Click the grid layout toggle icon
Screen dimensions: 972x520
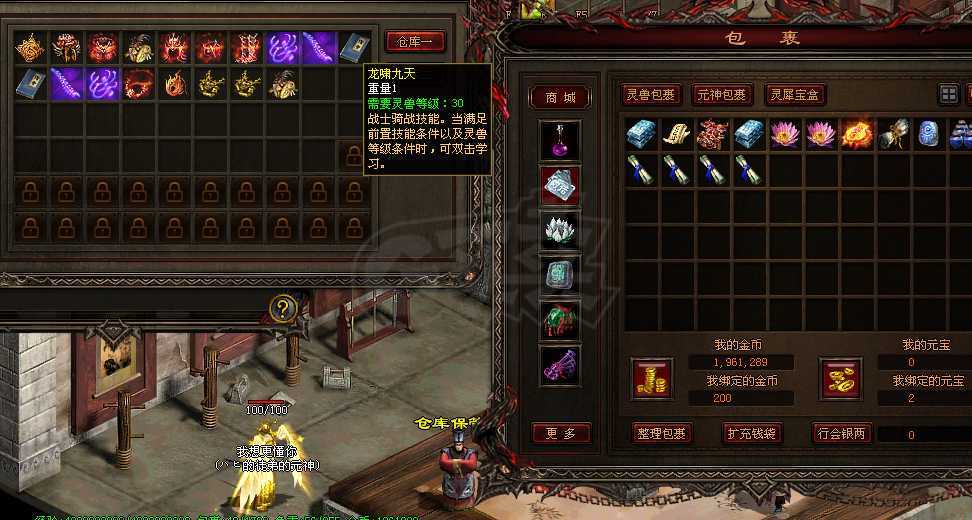click(948, 94)
